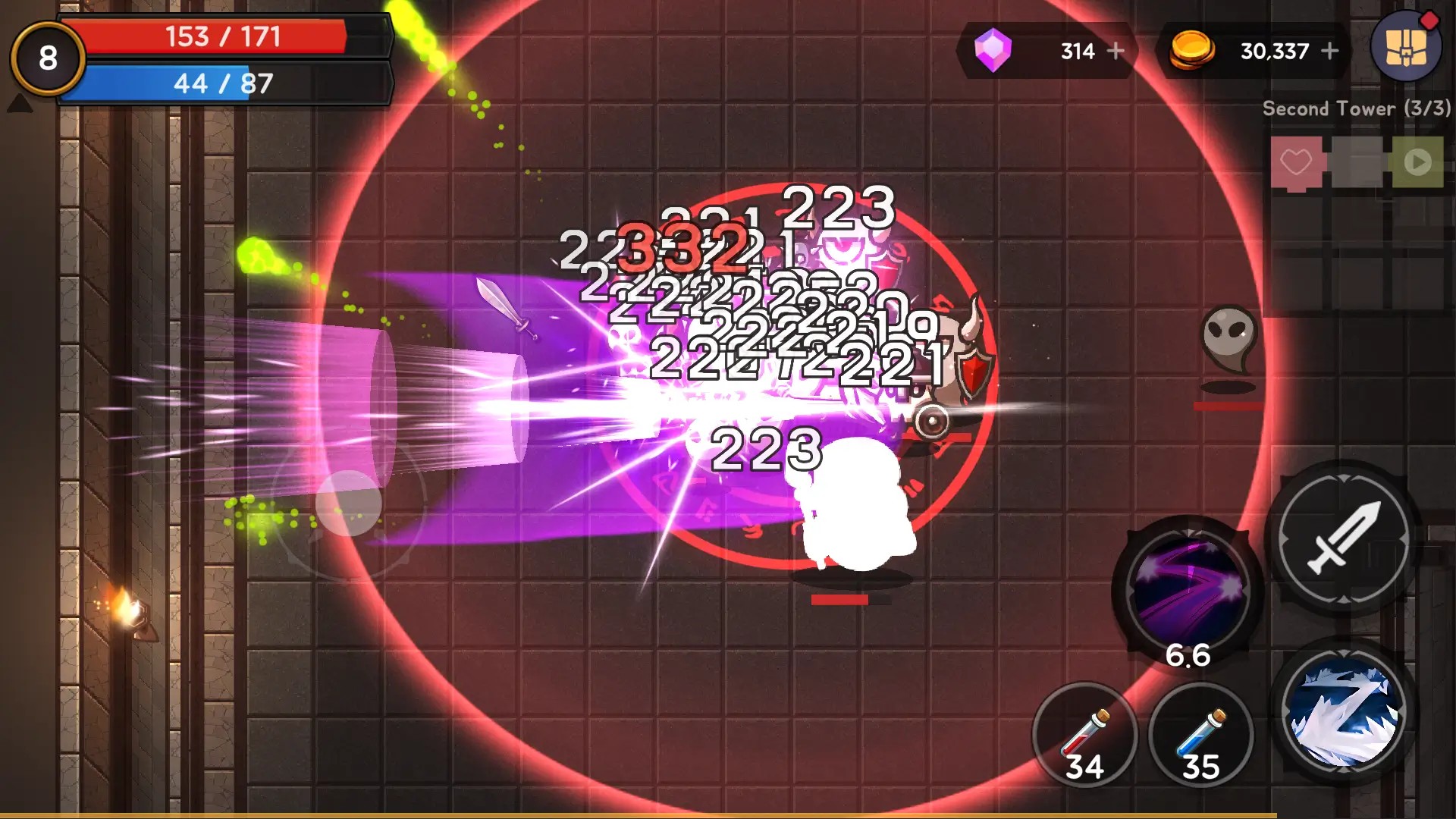
Task: Select the gray middle stage node
Action: click(x=1357, y=162)
